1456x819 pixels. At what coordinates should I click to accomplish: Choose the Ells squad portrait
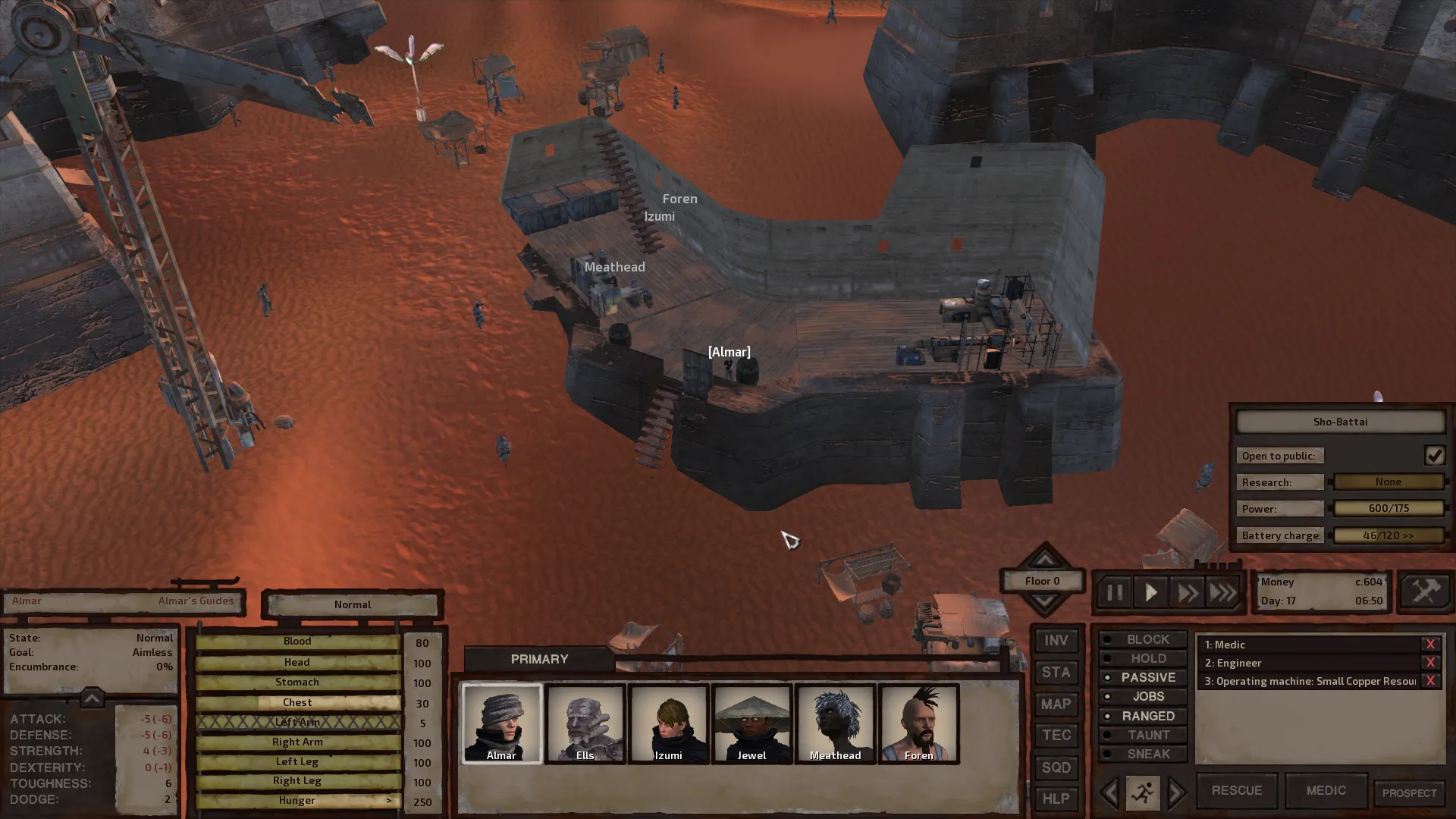(x=585, y=723)
